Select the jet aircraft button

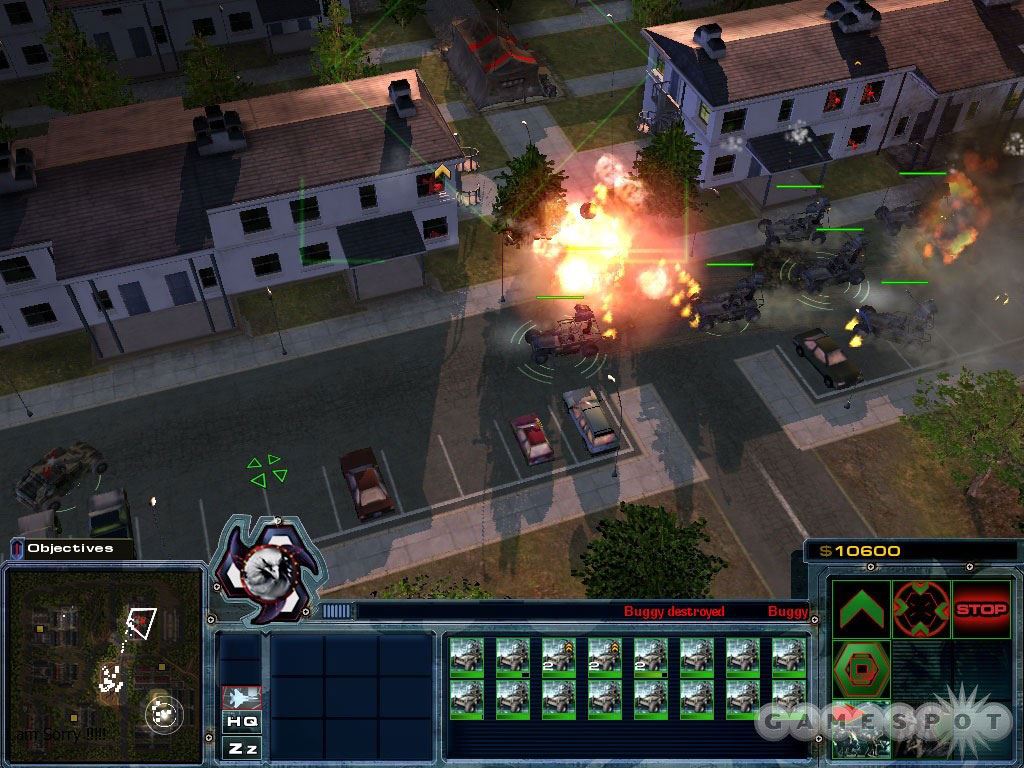[x=242, y=697]
